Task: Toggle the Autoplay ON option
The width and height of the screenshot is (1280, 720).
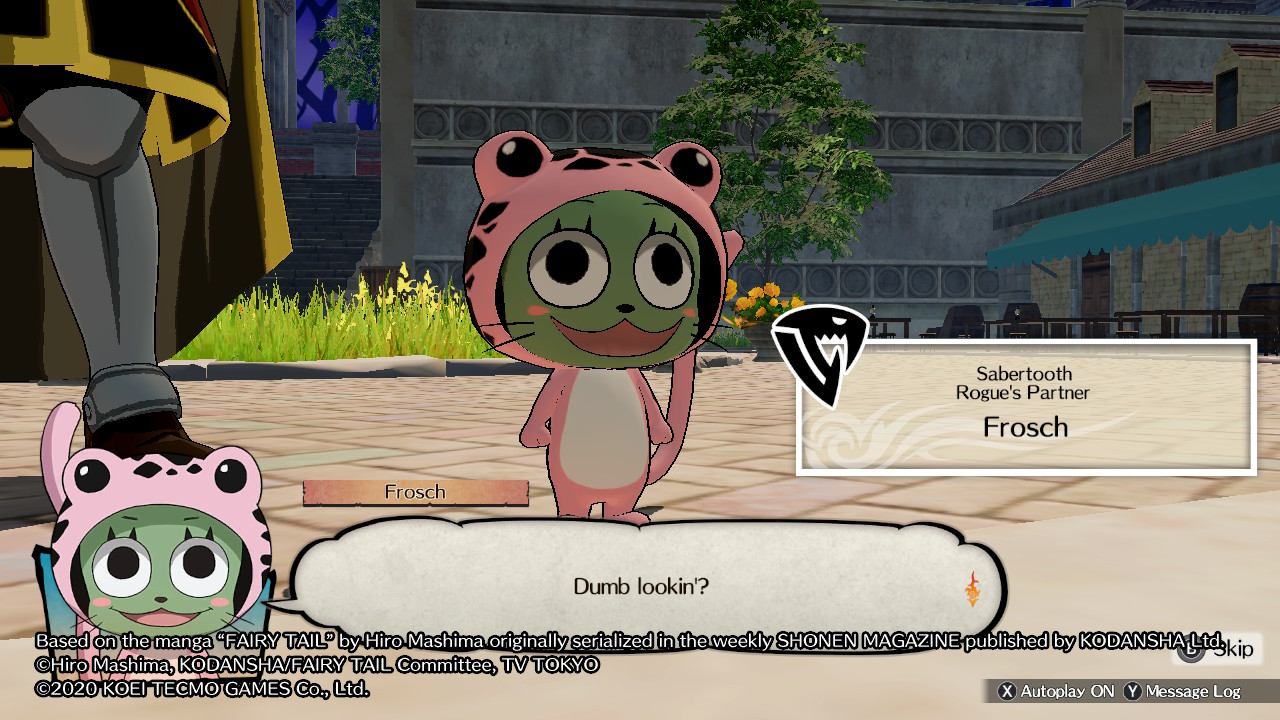Action: click(x=1058, y=691)
